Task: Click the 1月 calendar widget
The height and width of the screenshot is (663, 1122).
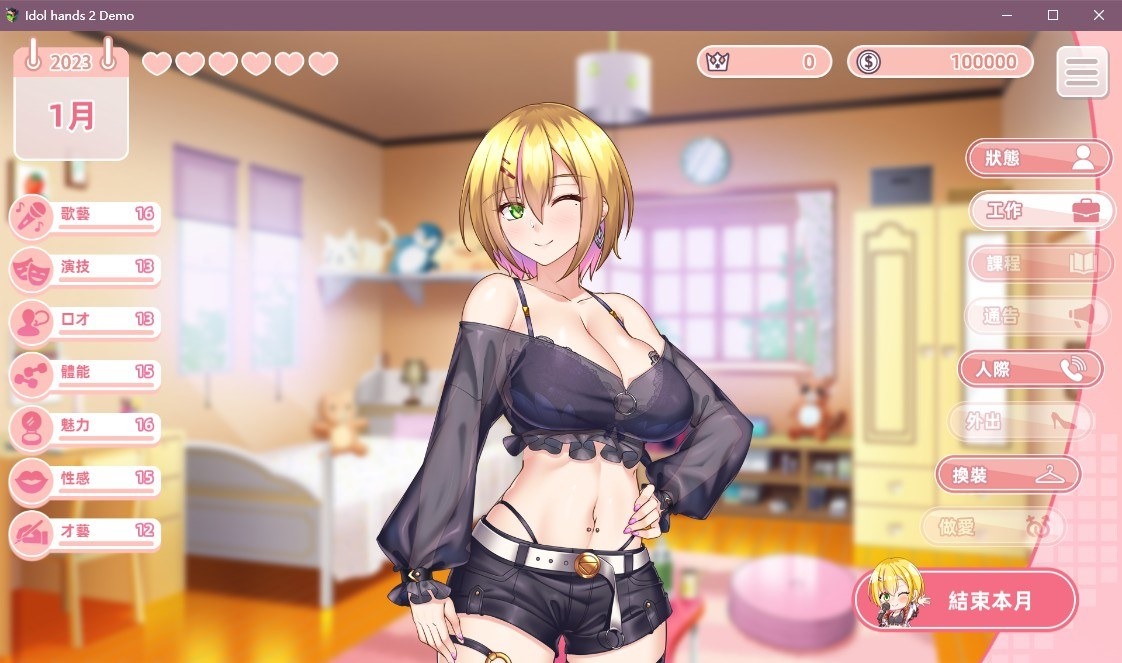Action: [x=71, y=104]
